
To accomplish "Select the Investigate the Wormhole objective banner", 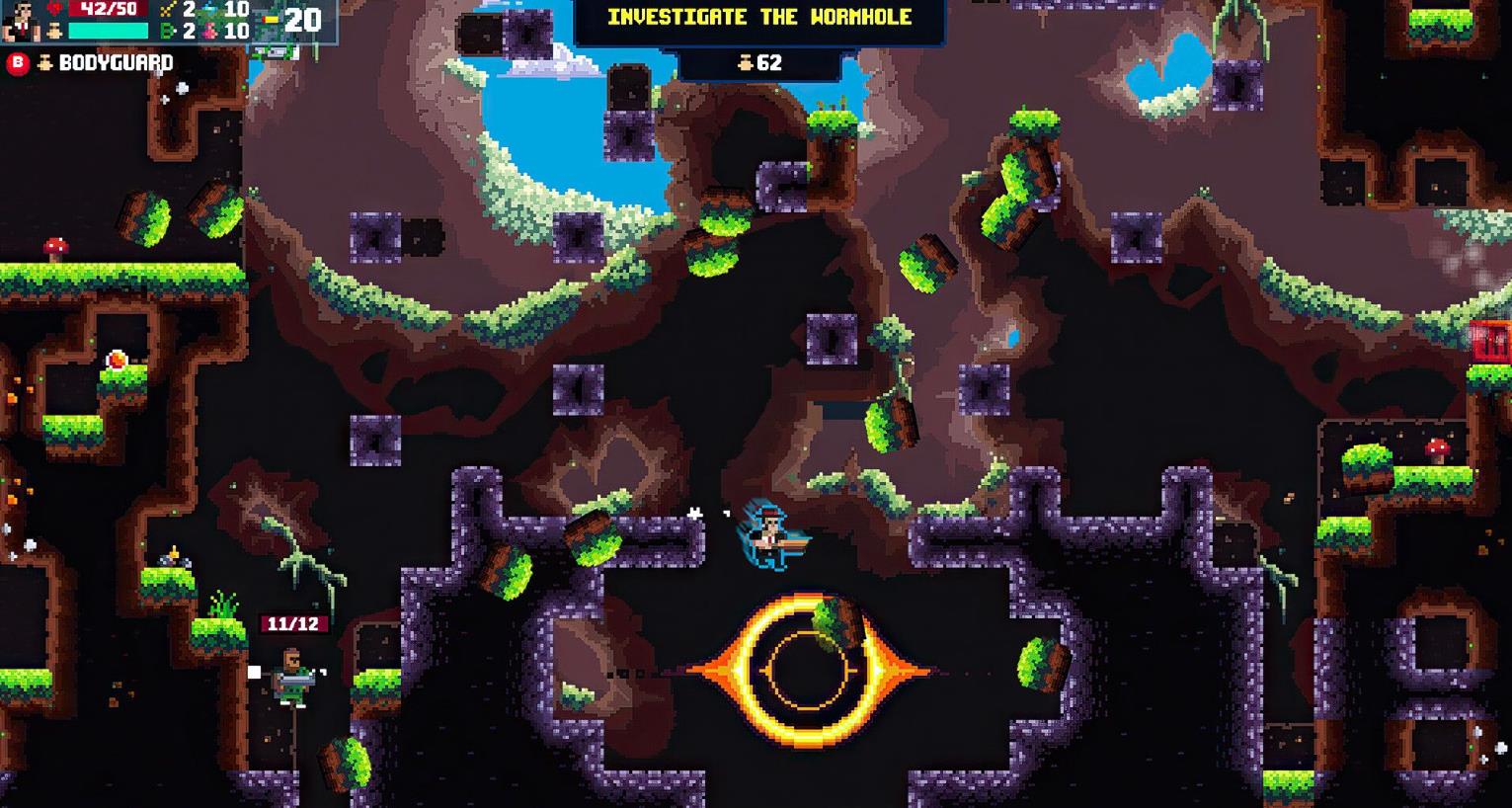I will tap(758, 18).
